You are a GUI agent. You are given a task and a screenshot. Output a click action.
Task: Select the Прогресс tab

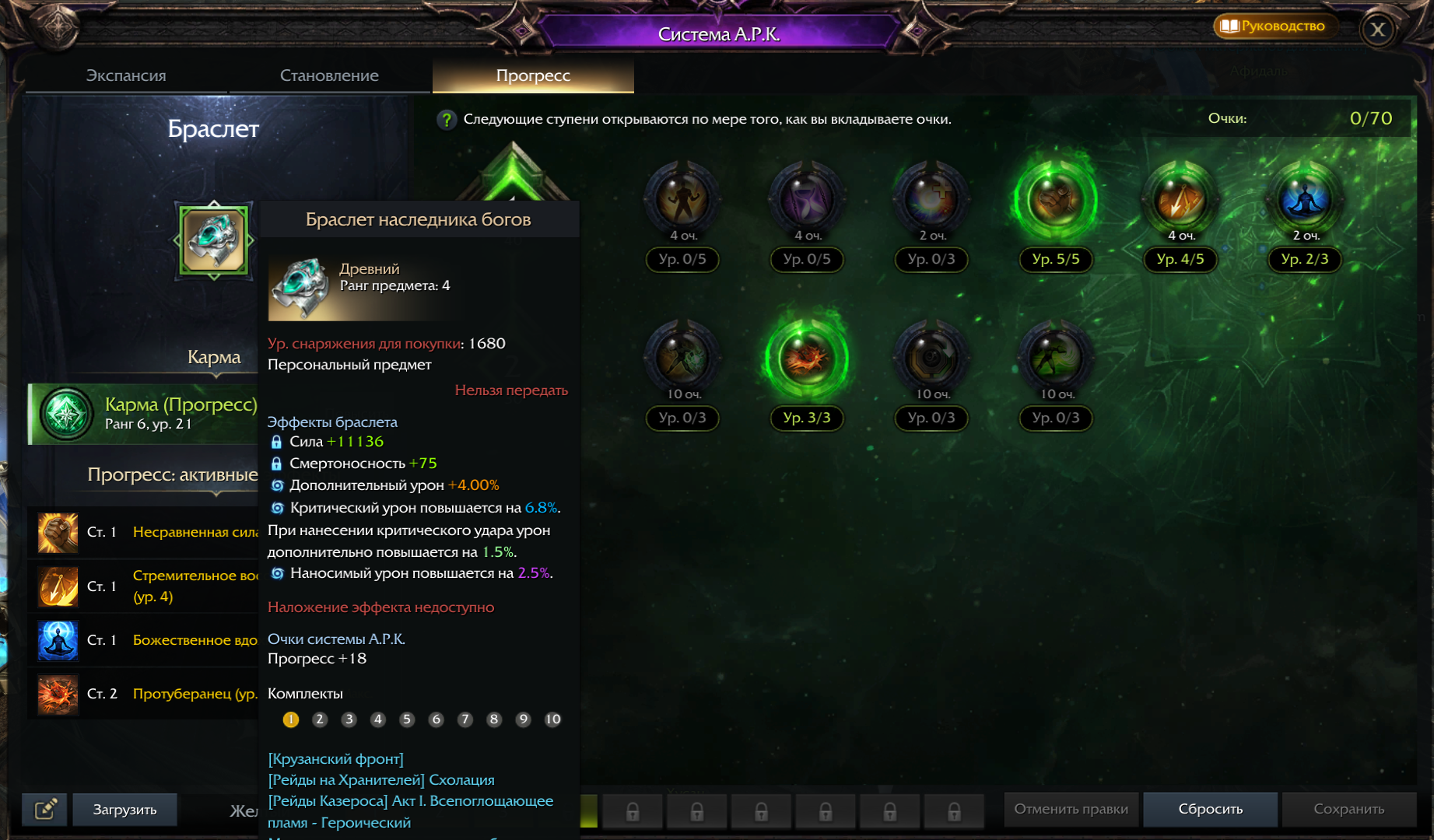533,75
